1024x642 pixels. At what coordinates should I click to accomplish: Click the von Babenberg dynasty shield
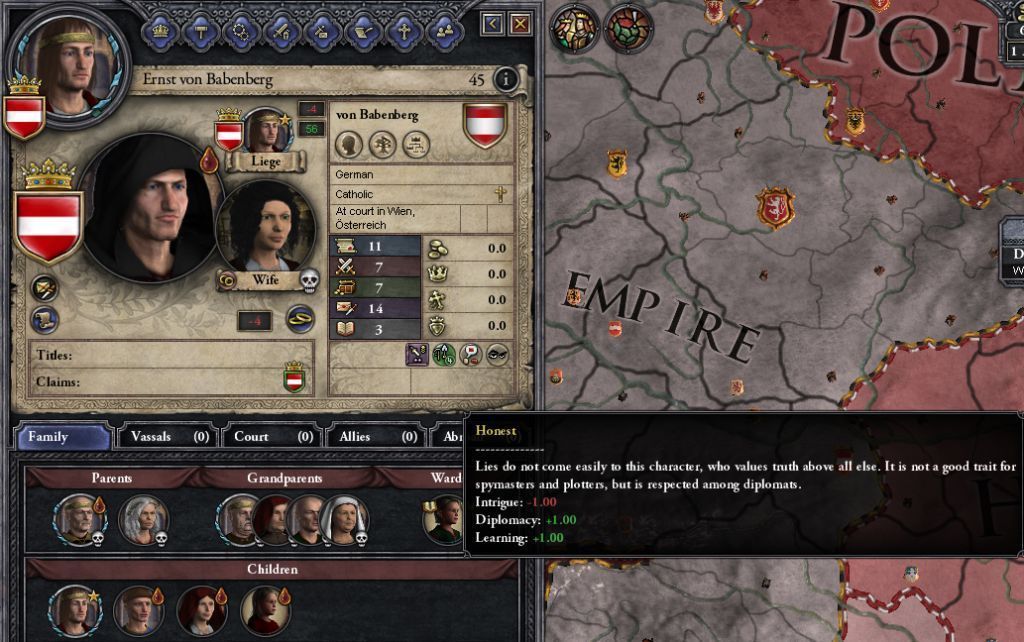(485, 124)
